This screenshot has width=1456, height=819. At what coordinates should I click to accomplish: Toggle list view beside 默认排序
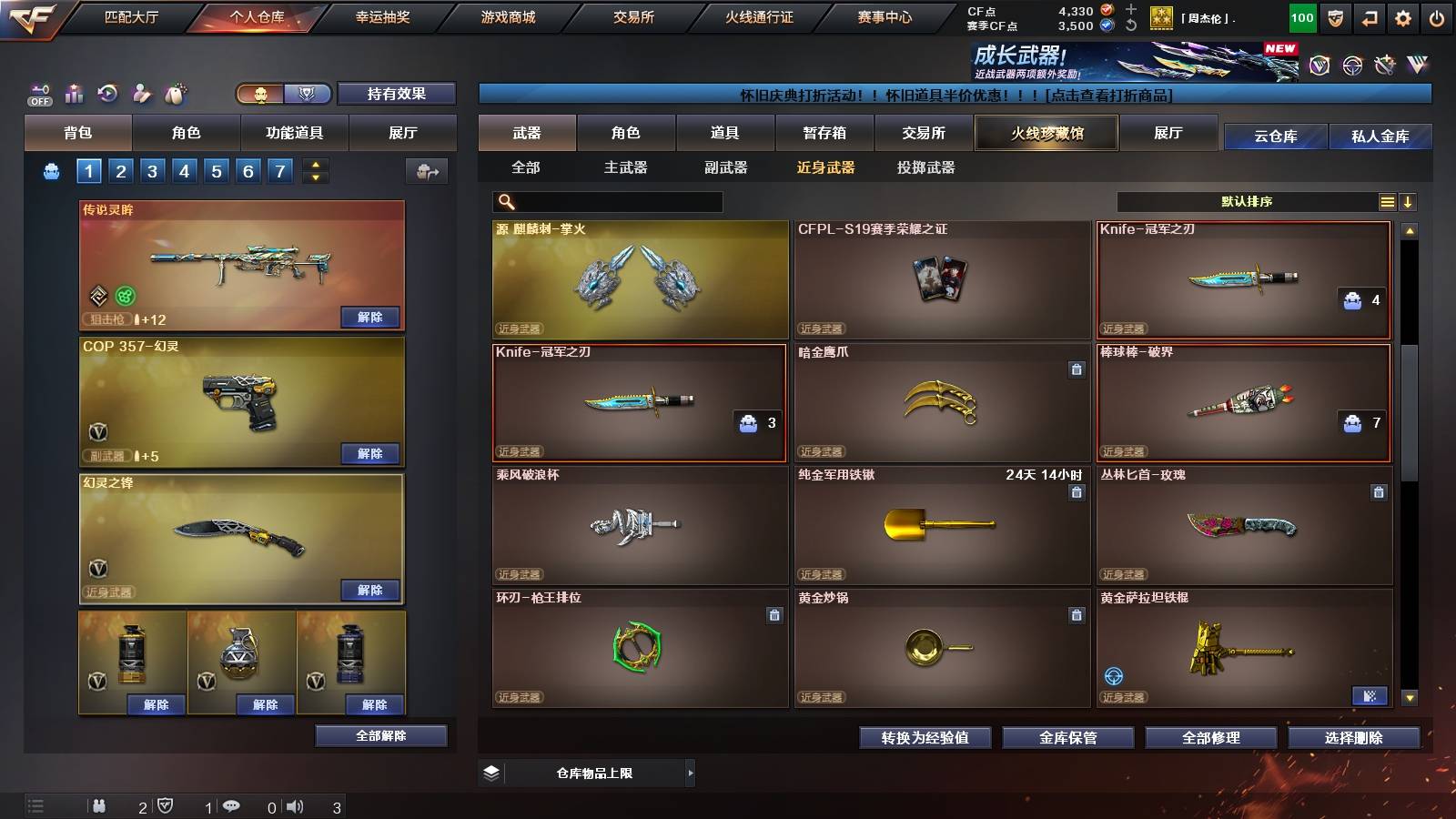click(x=1387, y=201)
